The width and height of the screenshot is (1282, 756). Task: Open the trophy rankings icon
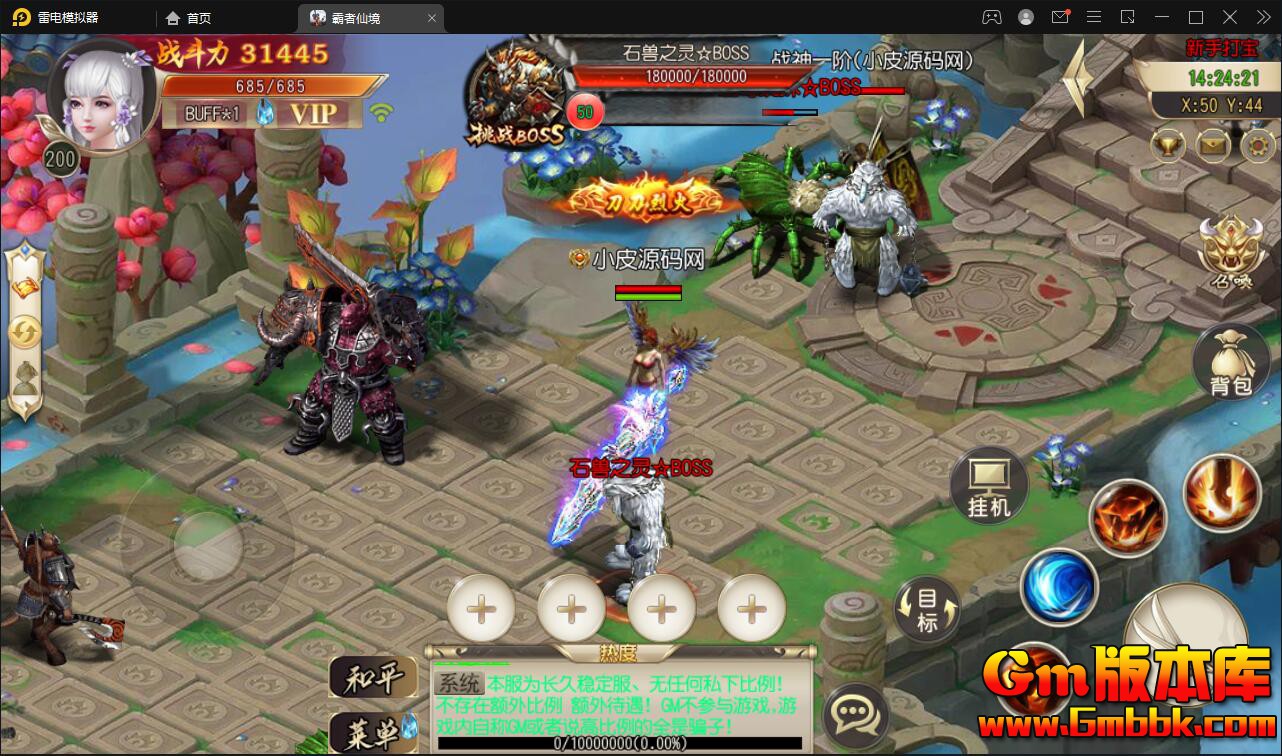point(1167,146)
